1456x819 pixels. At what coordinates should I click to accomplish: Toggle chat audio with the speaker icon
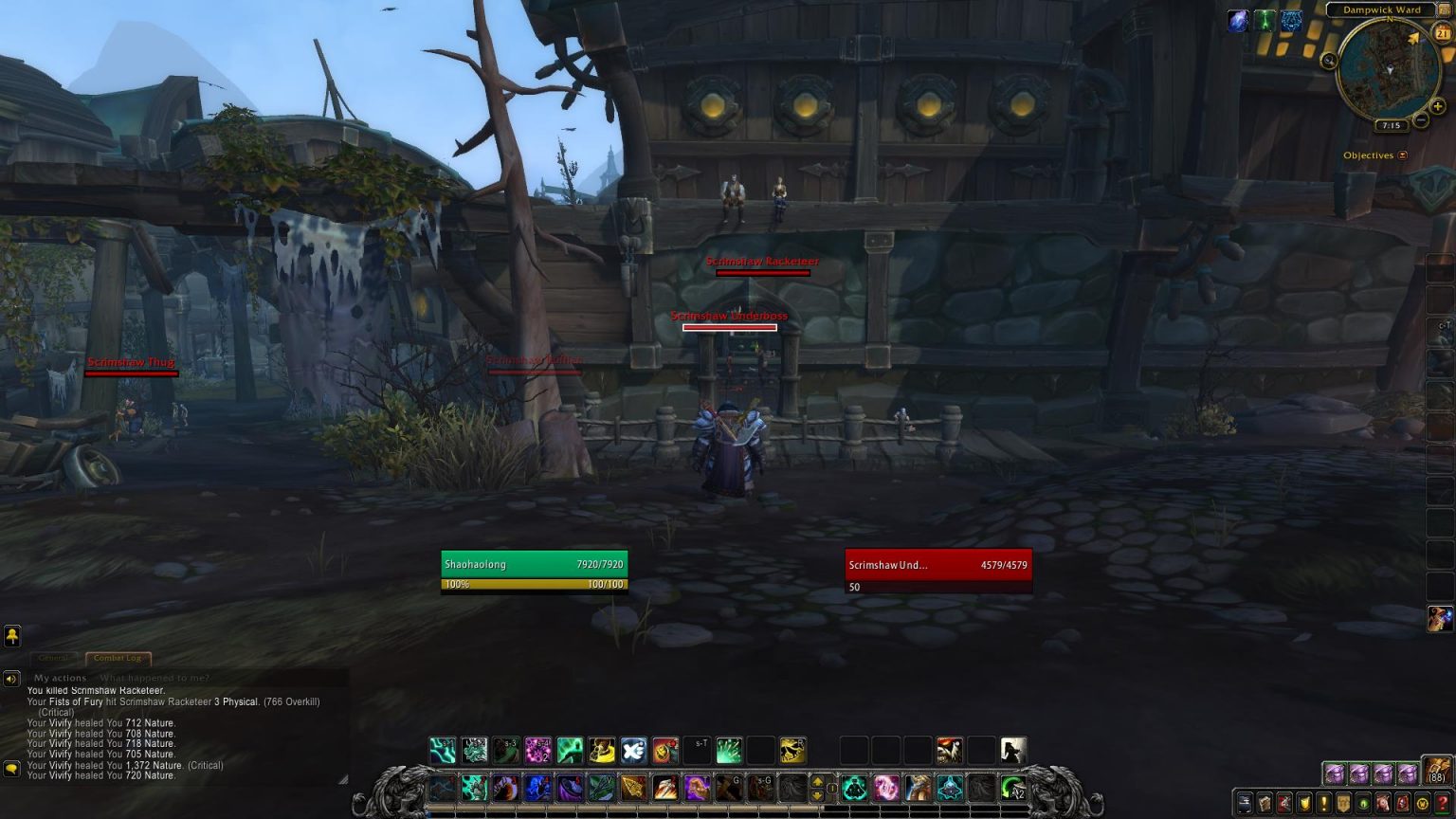(x=11, y=678)
